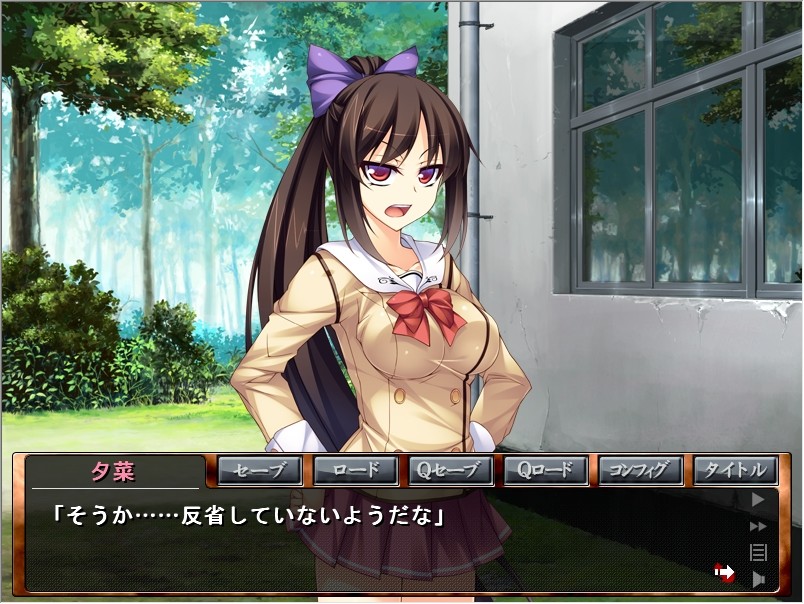Open the ロード (Load) menu
This screenshot has width=804, height=604.
tap(355, 470)
